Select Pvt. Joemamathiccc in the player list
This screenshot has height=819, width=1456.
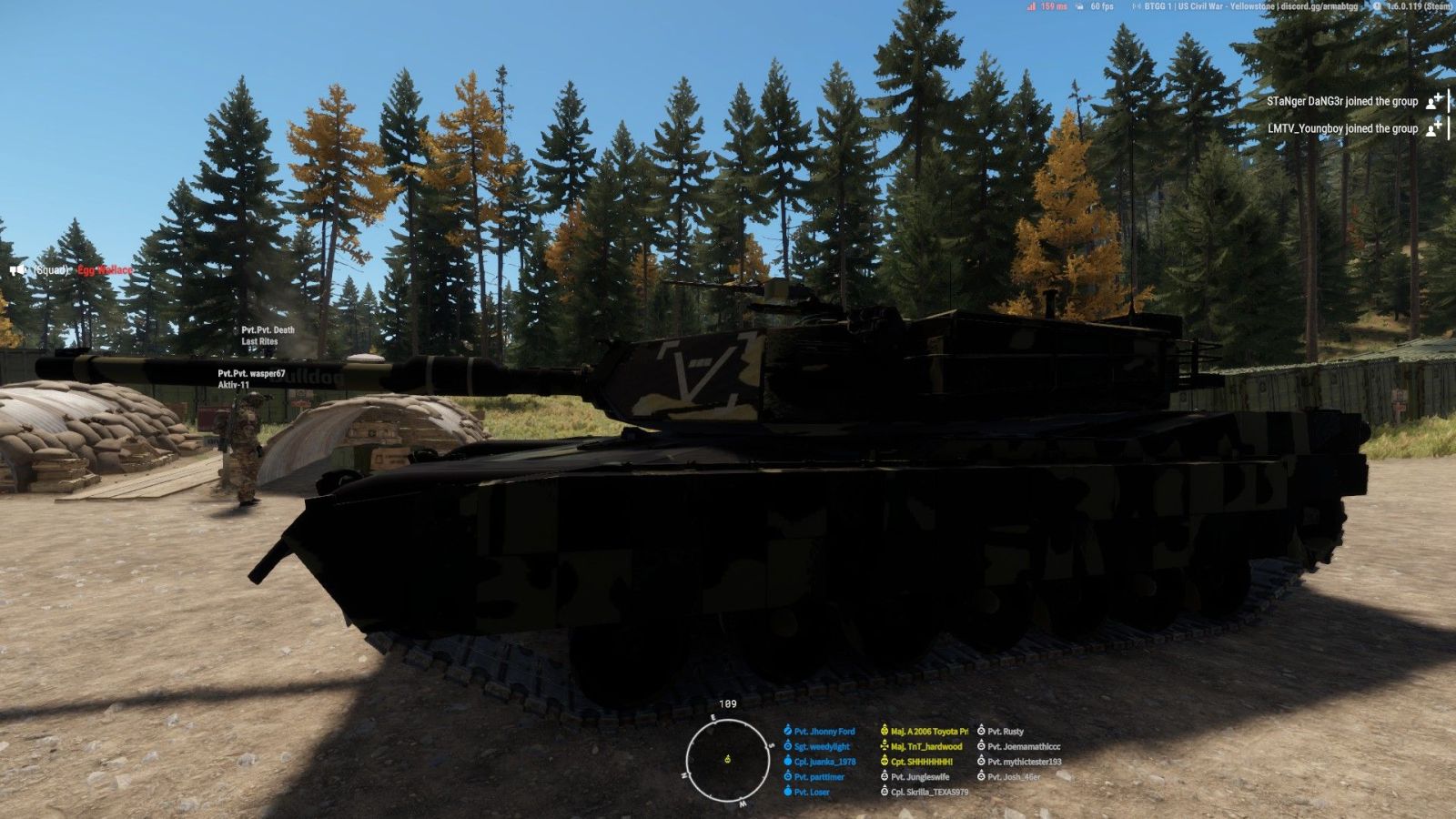[1023, 747]
